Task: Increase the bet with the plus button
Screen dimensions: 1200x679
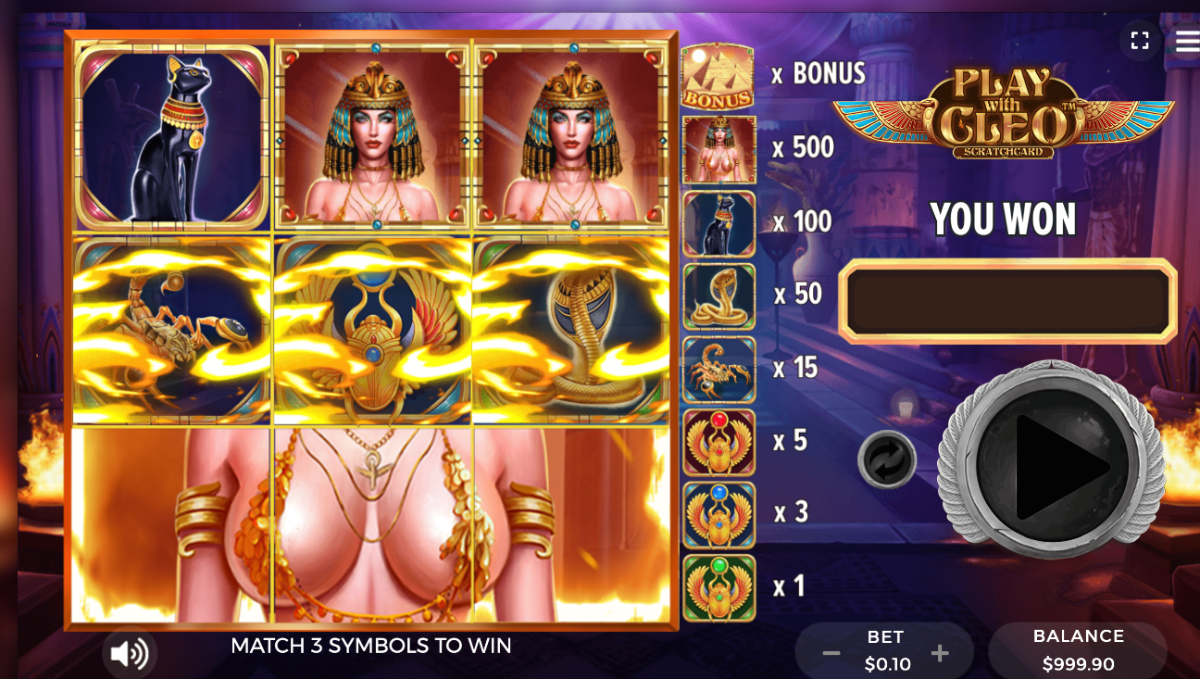Action: (939, 654)
